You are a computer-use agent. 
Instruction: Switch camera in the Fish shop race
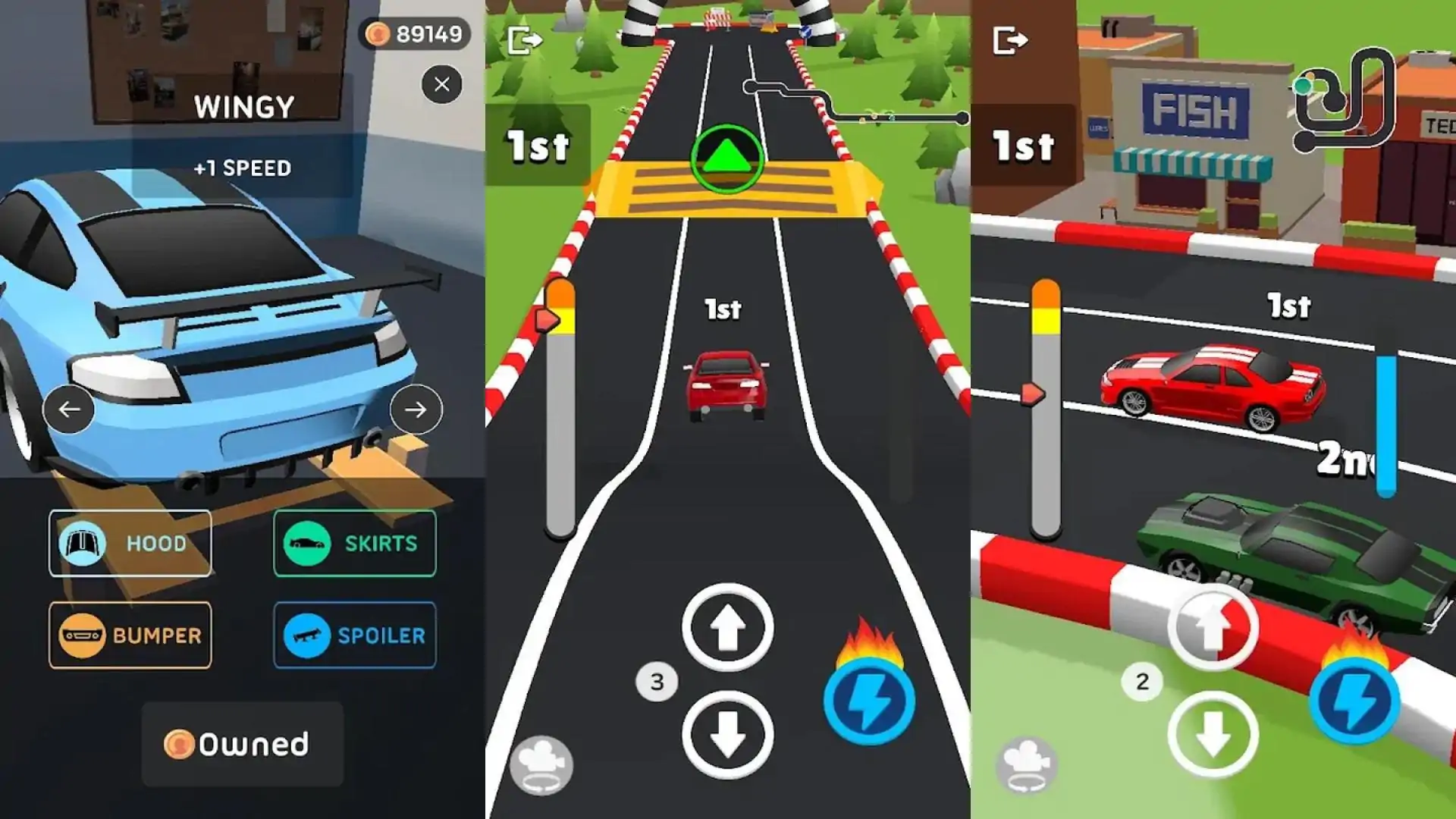pos(1026,764)
